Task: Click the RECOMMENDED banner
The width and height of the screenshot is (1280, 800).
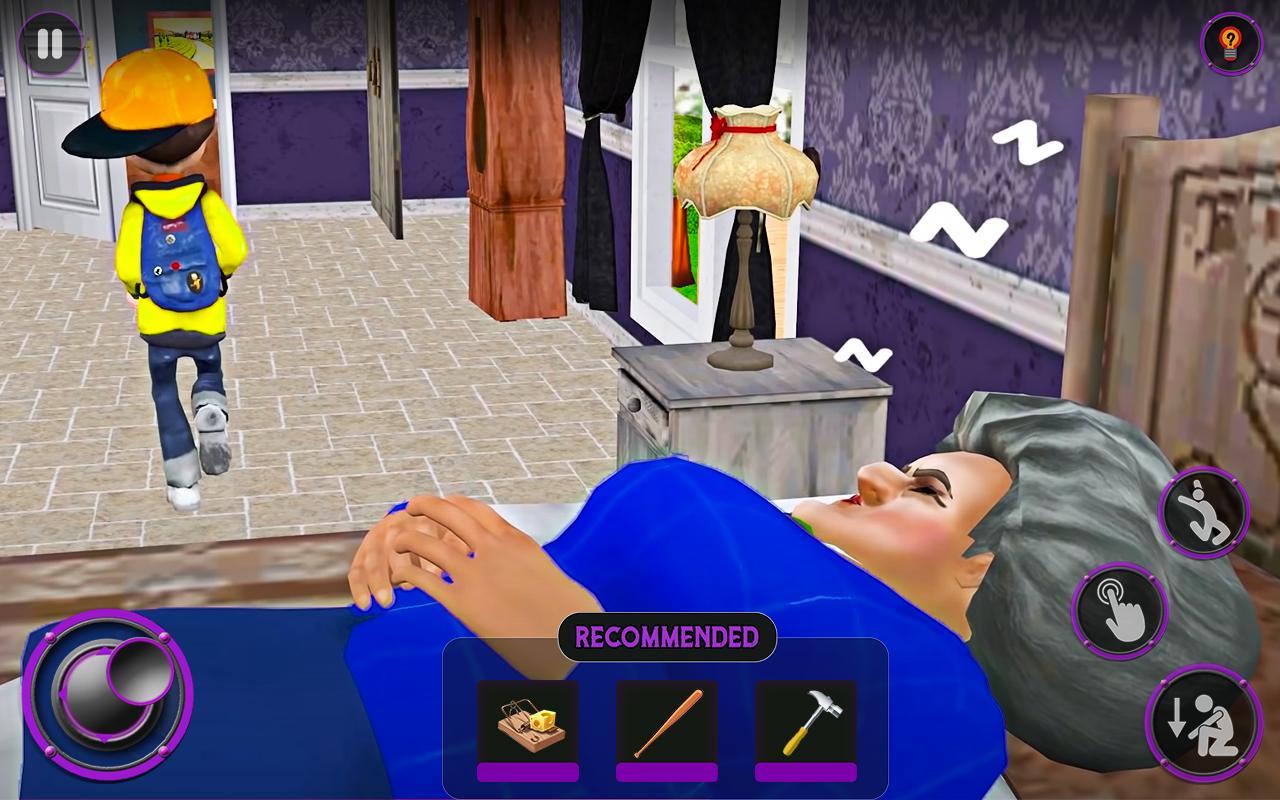Action: click(667, 634)
